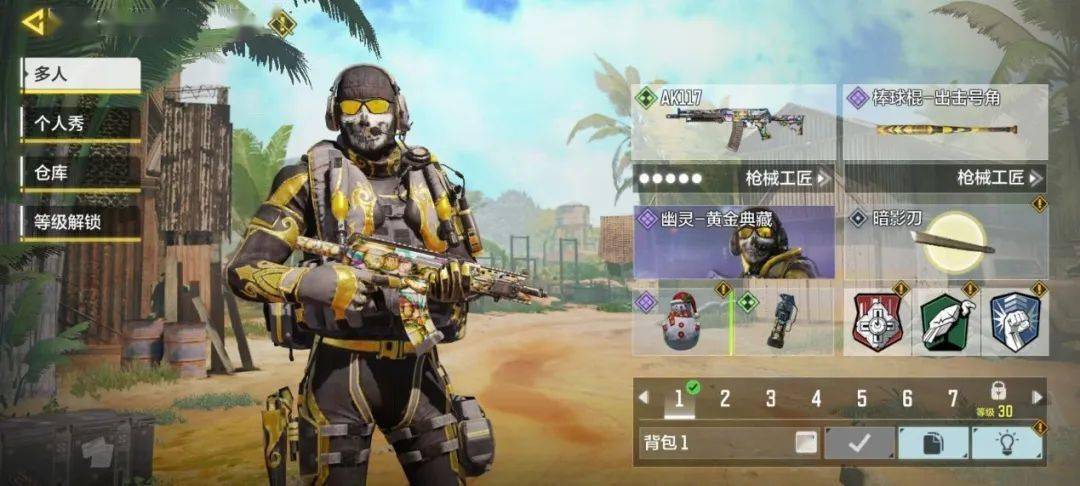The image size is (1080, 486).
Task: Choose the blue fist perk slot
Action: coord(1014,322)
